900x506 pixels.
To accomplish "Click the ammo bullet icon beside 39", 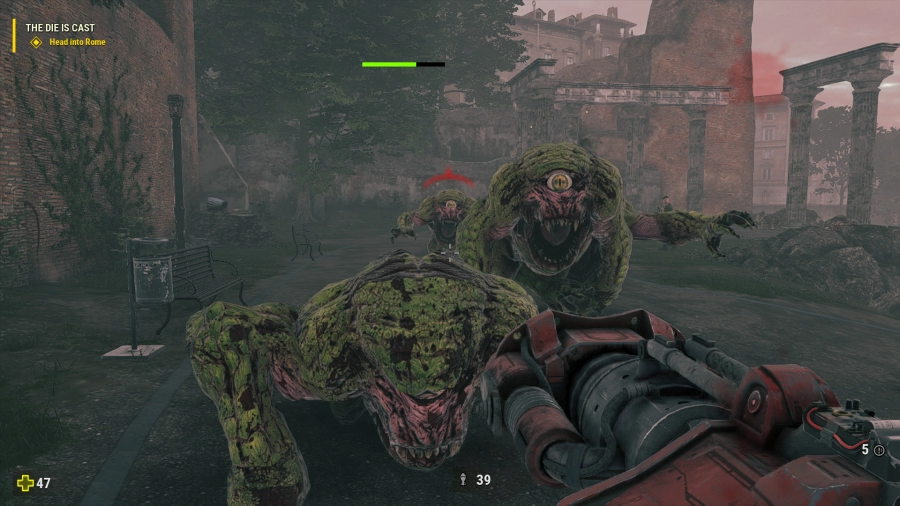I will [x=462, y=480].
